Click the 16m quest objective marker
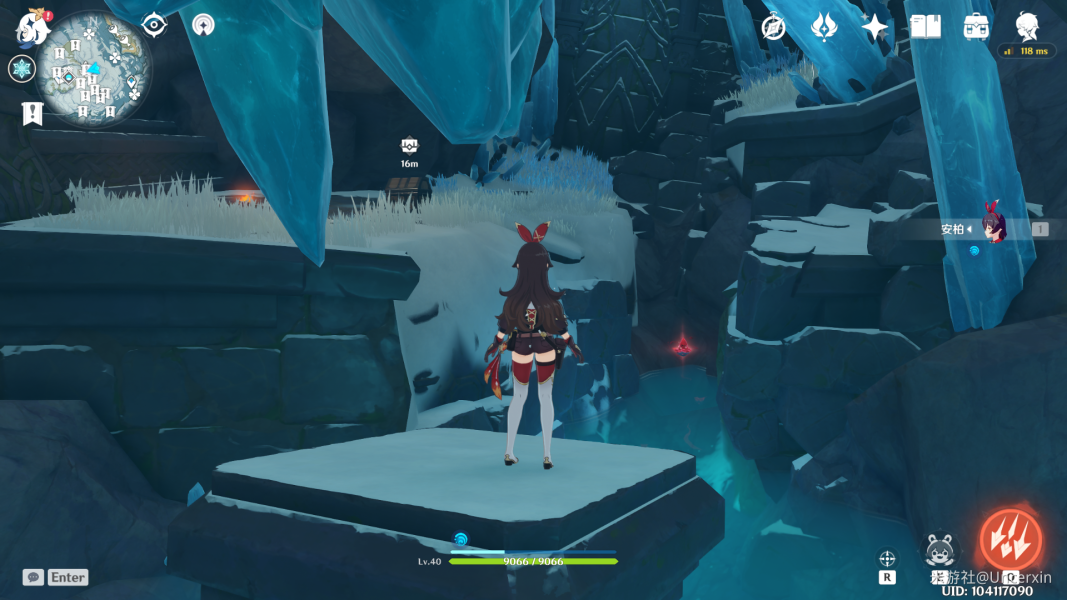The height and width of the screenshot is (600, 1067). pos(409,146)
